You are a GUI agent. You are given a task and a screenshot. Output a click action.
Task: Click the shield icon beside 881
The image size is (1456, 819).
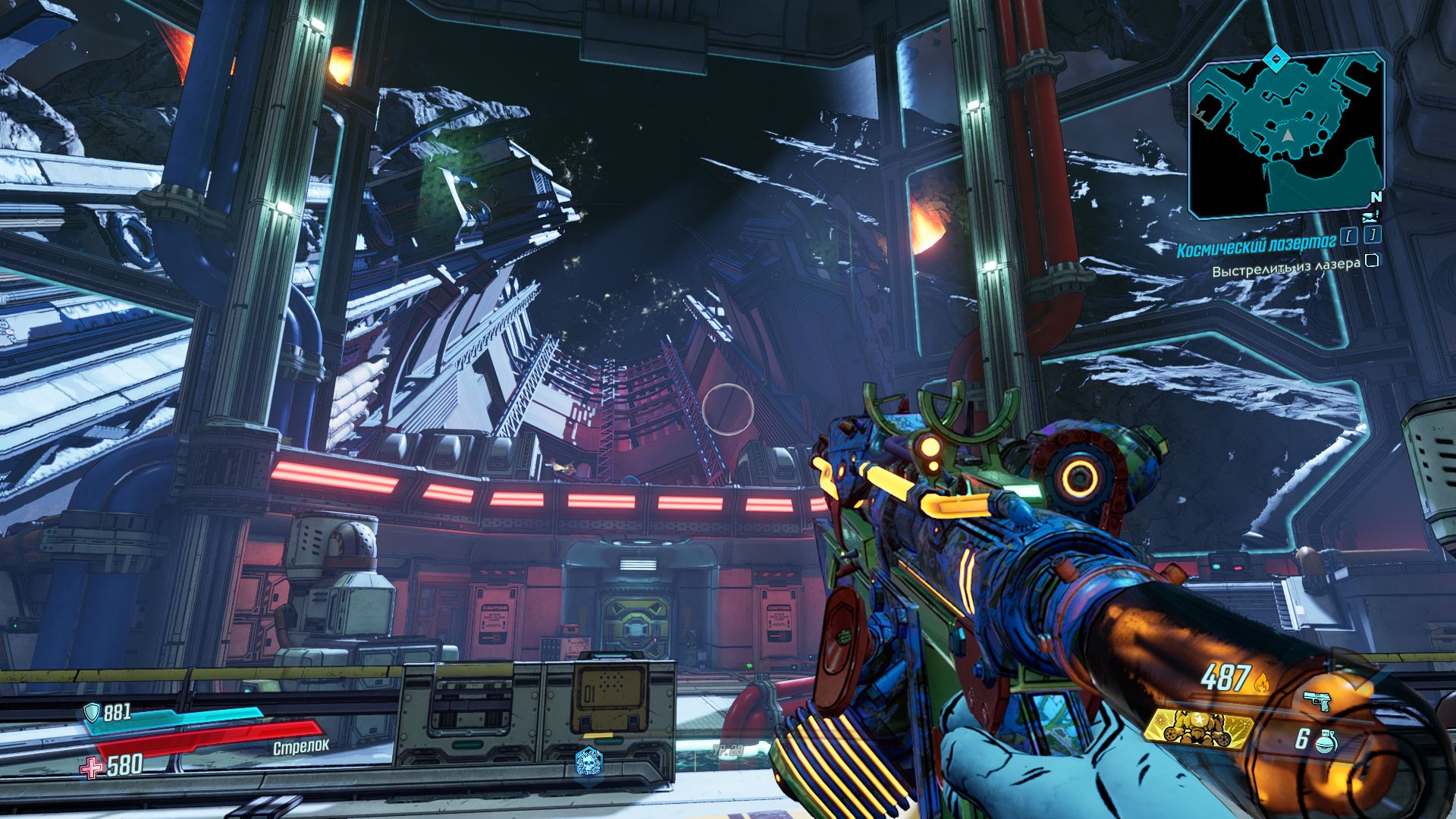tap(92, 712)
